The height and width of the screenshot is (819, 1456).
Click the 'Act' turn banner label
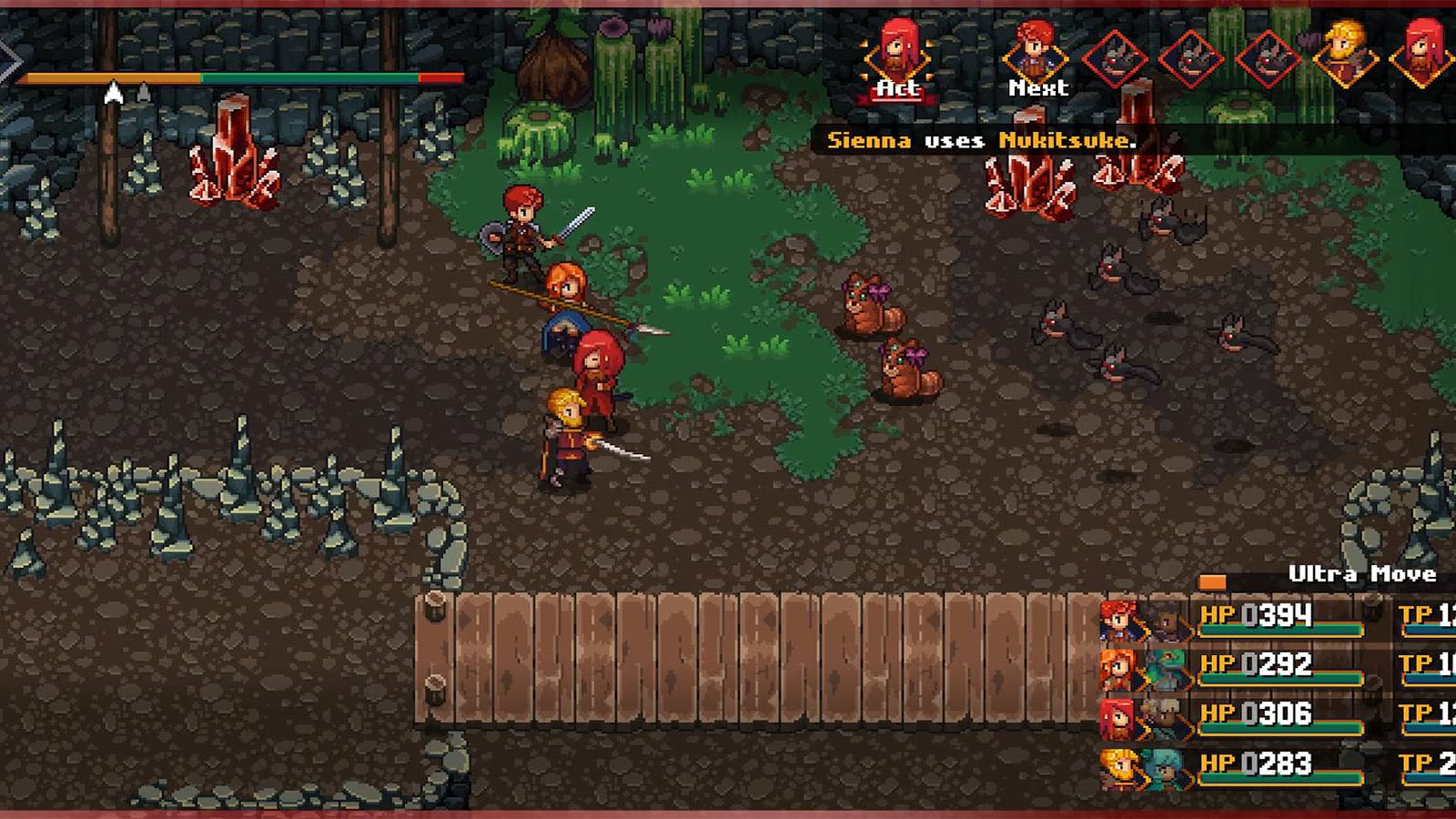tap(896, 88)
